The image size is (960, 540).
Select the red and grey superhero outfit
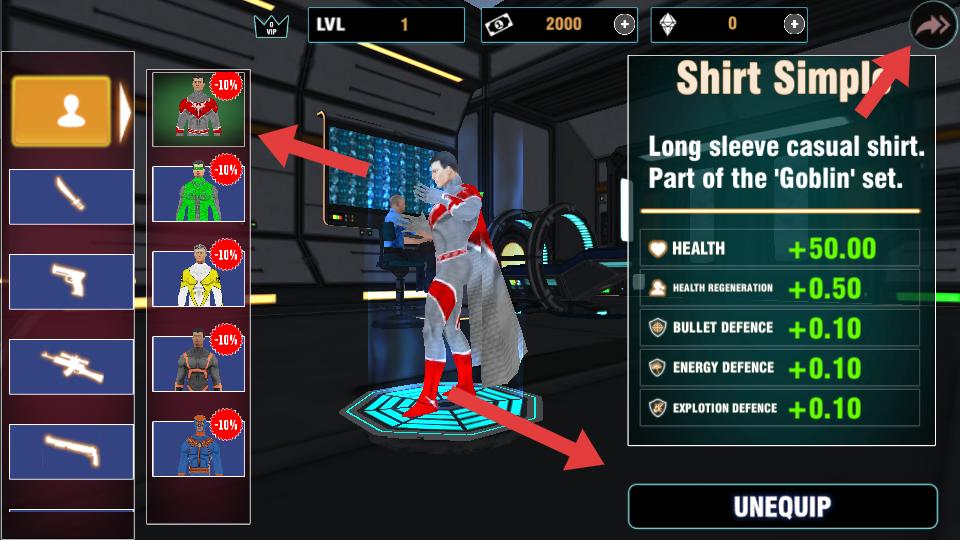(x=198, y=108)
